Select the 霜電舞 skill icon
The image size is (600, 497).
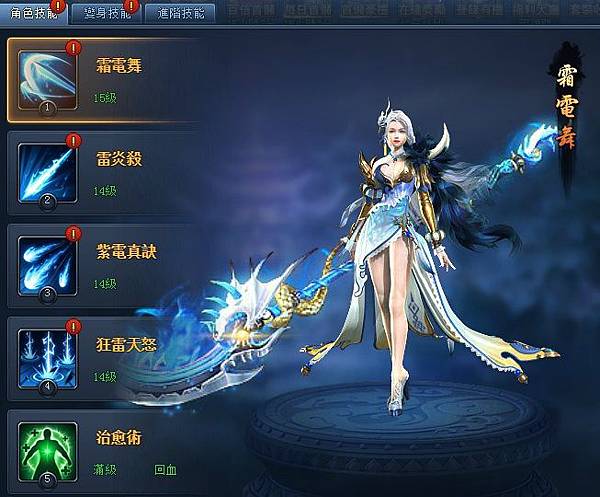(x=49, y=79)
